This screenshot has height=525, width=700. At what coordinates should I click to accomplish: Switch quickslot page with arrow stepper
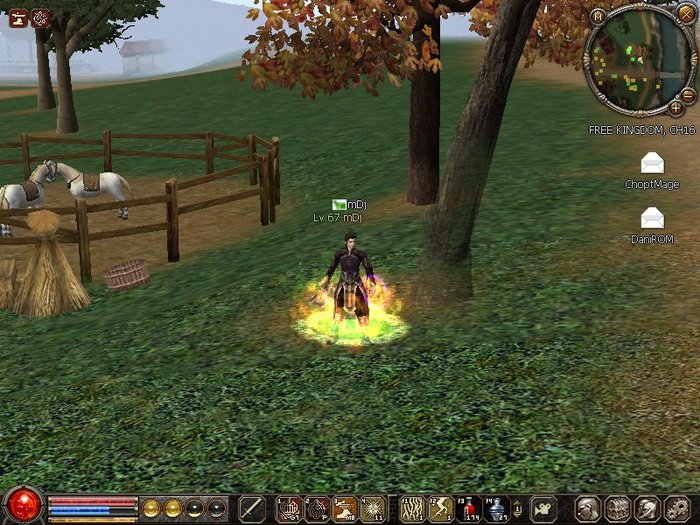coord(519,508)
